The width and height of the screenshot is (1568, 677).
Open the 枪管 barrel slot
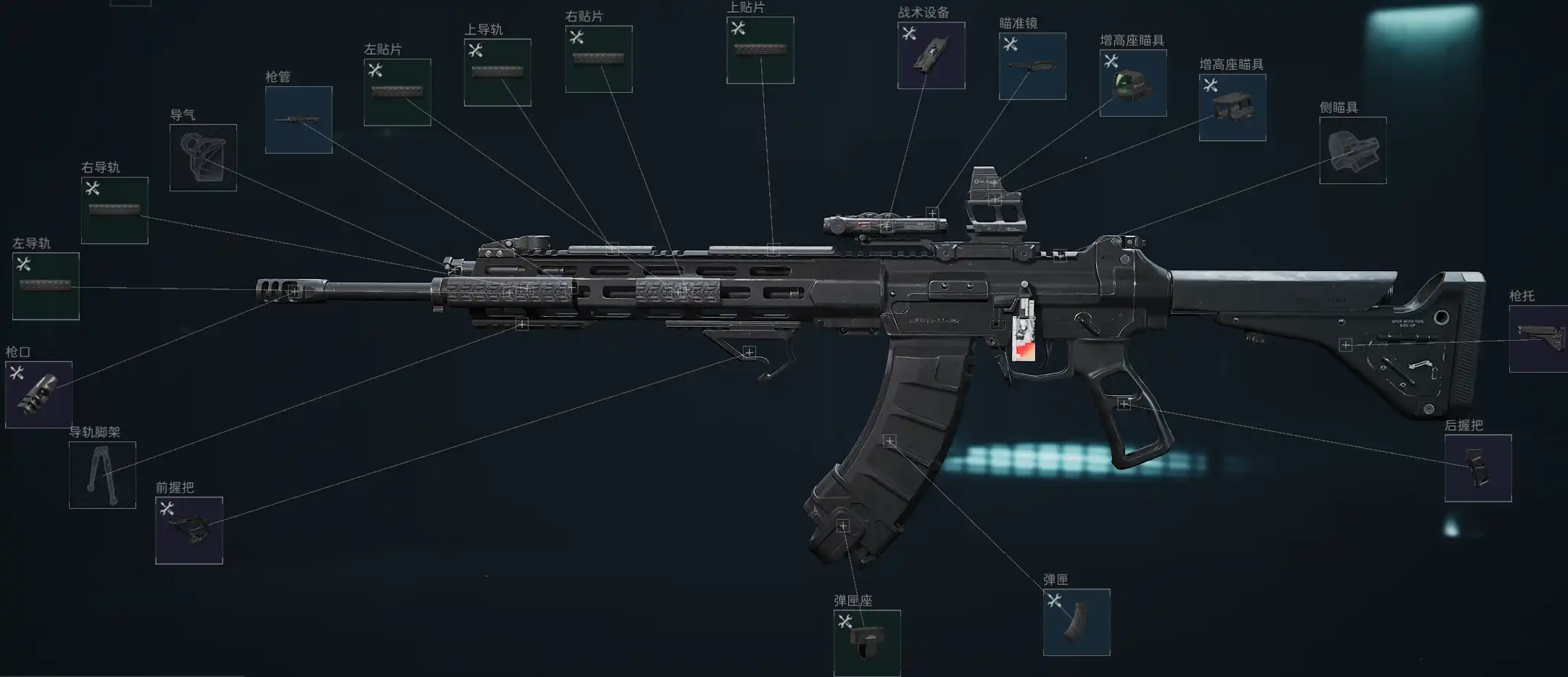click(x=299, y=120)
